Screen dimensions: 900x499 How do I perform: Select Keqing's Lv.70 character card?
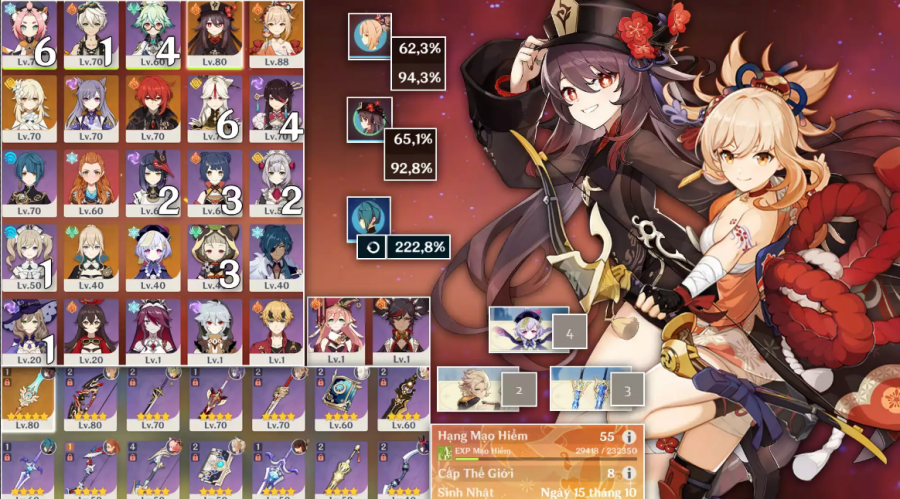tap(93, 107)
